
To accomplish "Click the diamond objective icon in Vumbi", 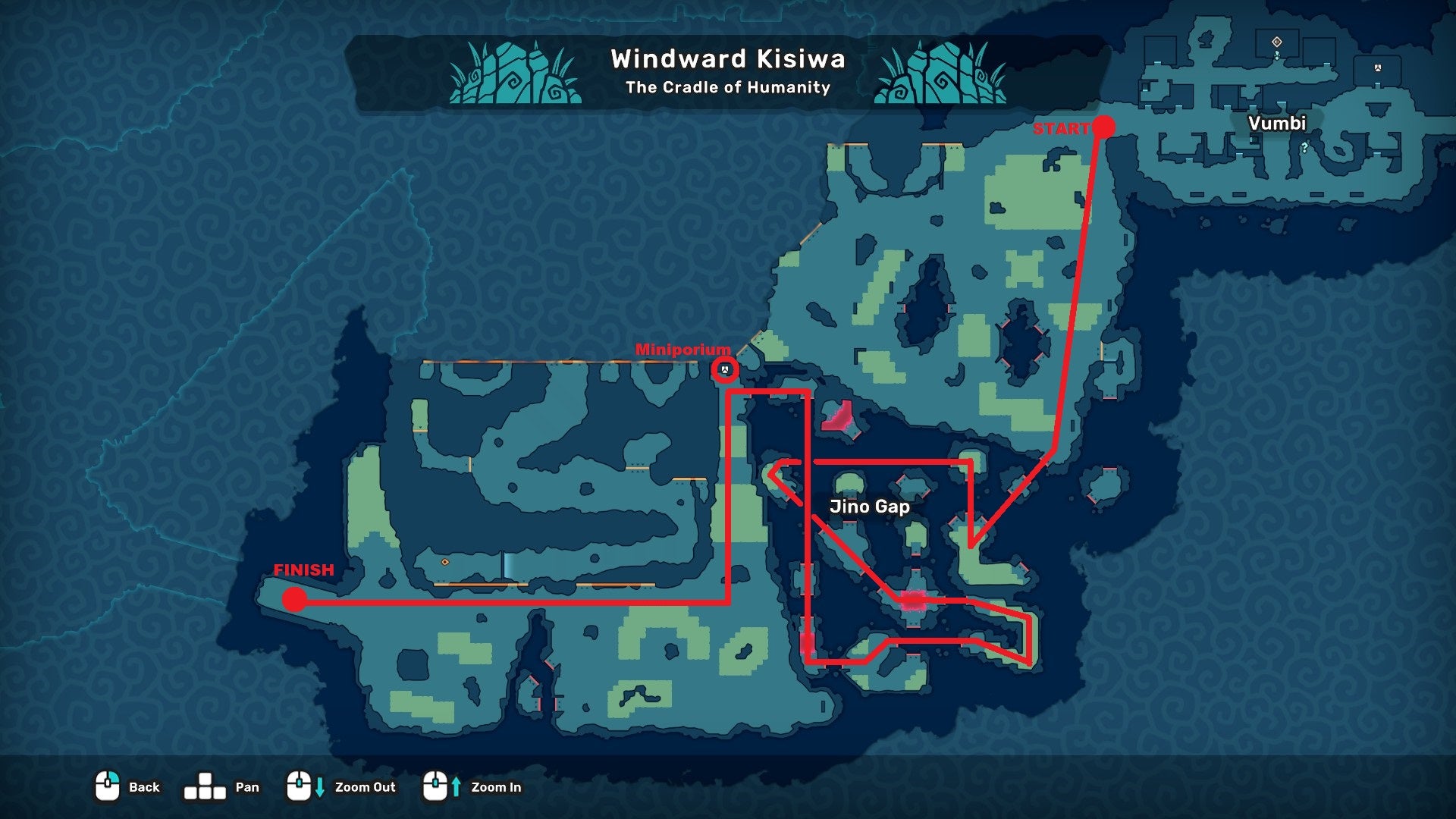I will click(x=1277, y=42).
